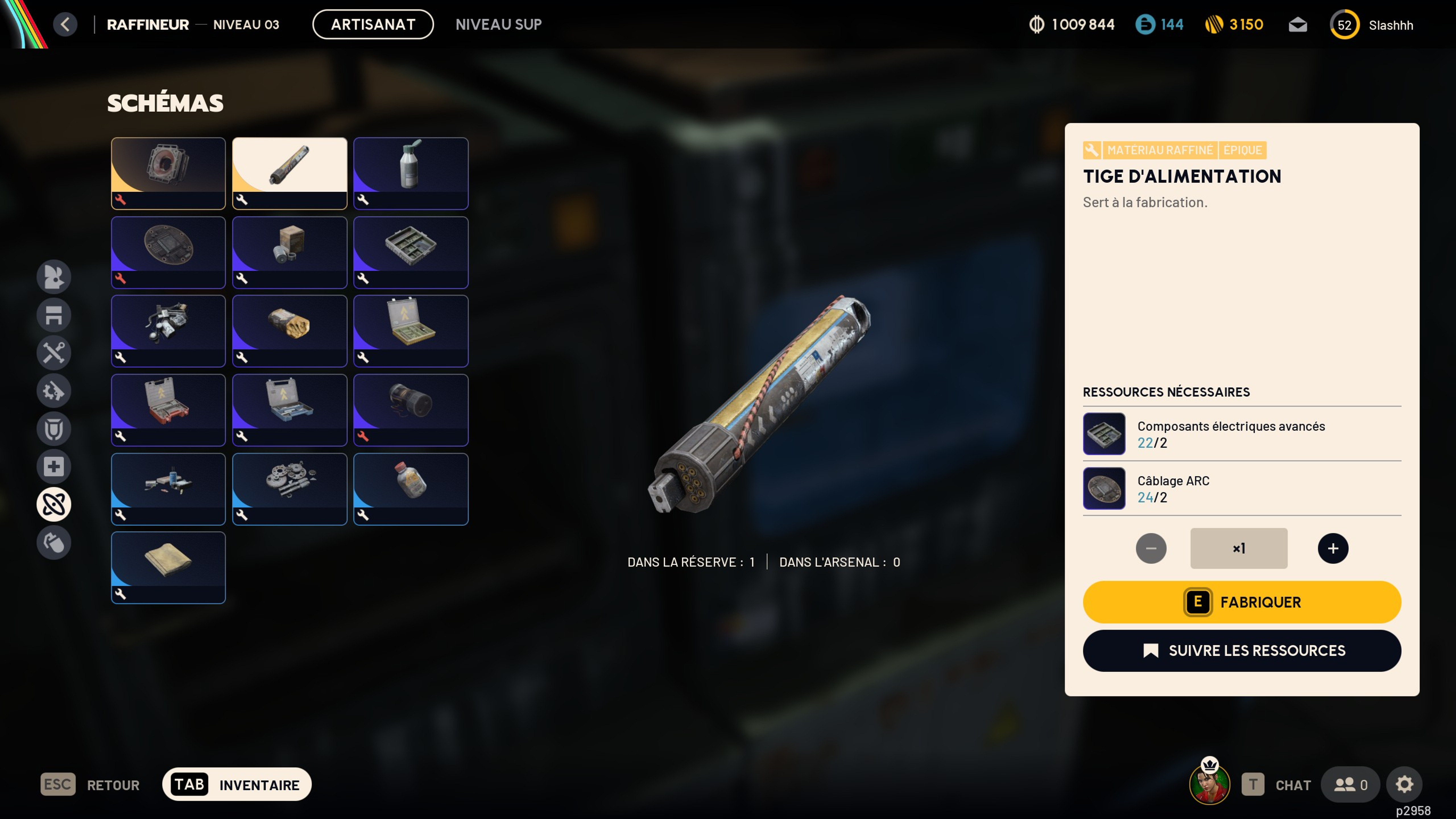Viewport: 1456px width, 819px height.
Task: Select the topmost character category icon
Action: pos(54,277)
